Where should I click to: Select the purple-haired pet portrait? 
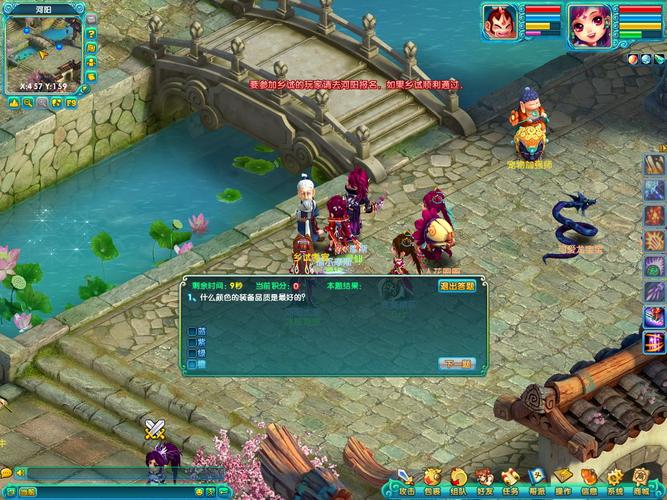590,24
